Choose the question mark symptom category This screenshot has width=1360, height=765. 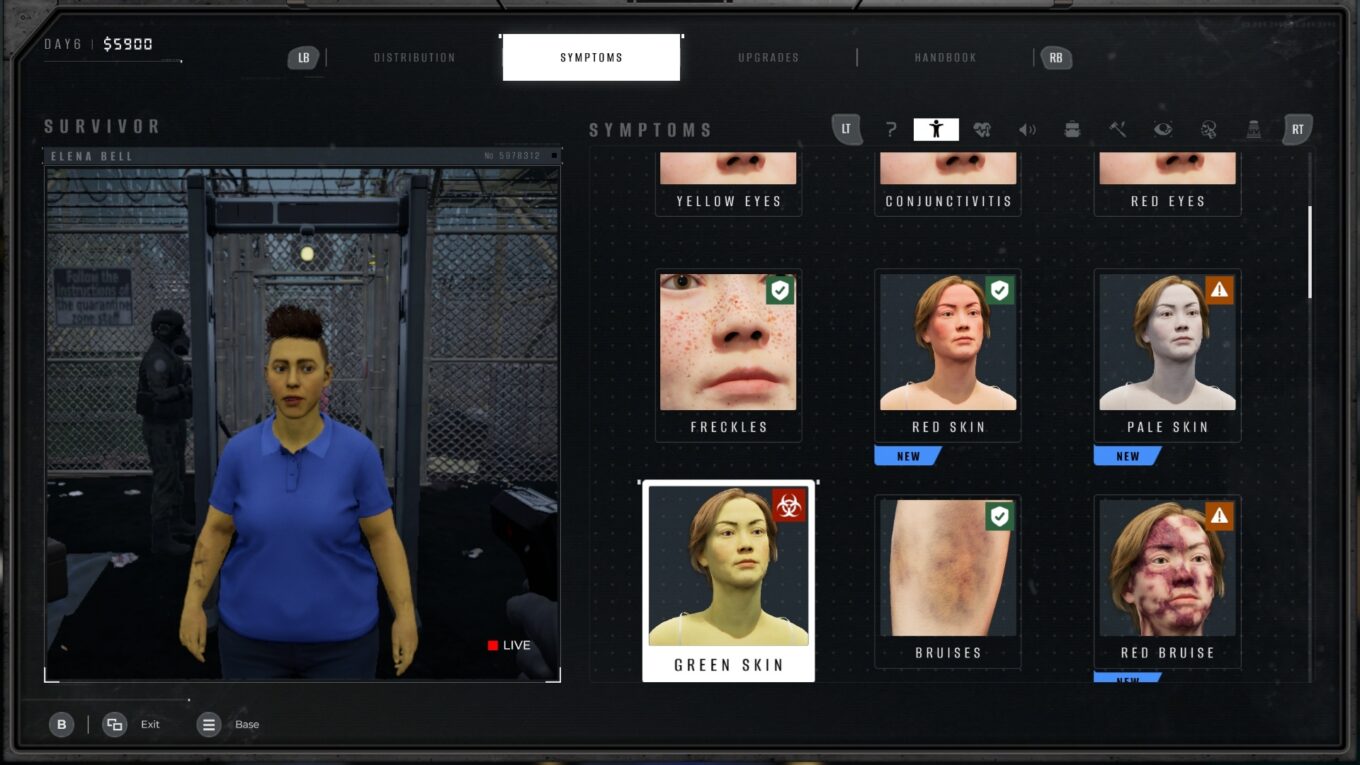point(890,129)
